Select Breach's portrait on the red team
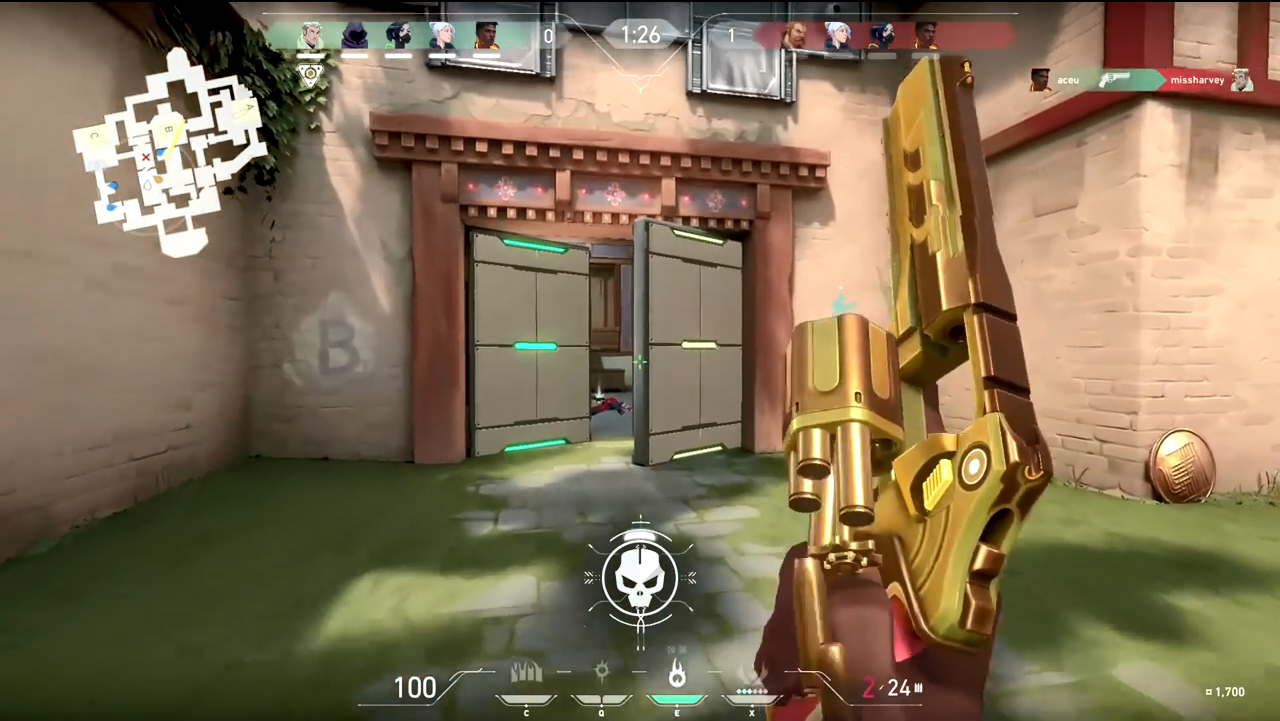1280x721 pixels. pyautogui.click(x=794, y=36)
